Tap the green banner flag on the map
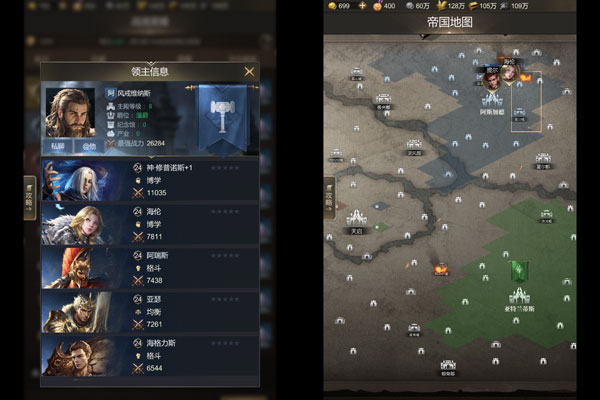 (x=519, y=270)
